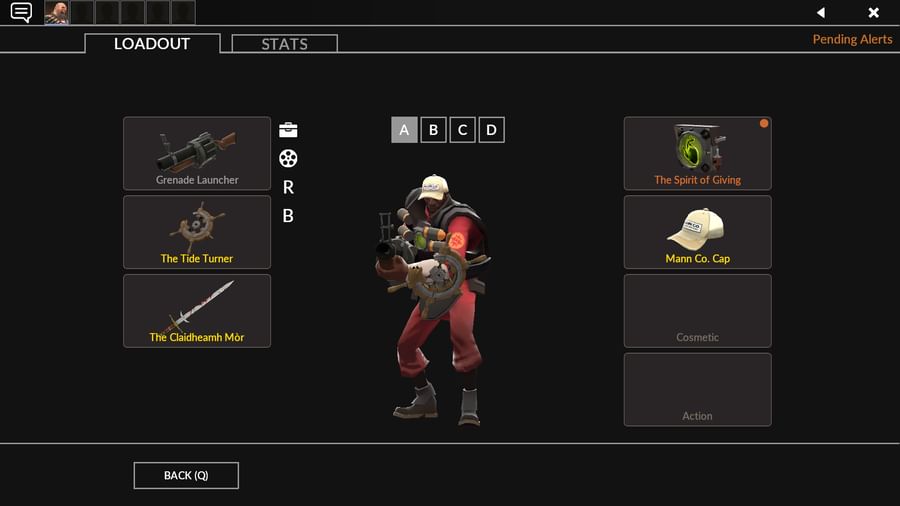Open Pending Alerts
Viewport: 900px width, 506px height.
[x=852, y=39]
